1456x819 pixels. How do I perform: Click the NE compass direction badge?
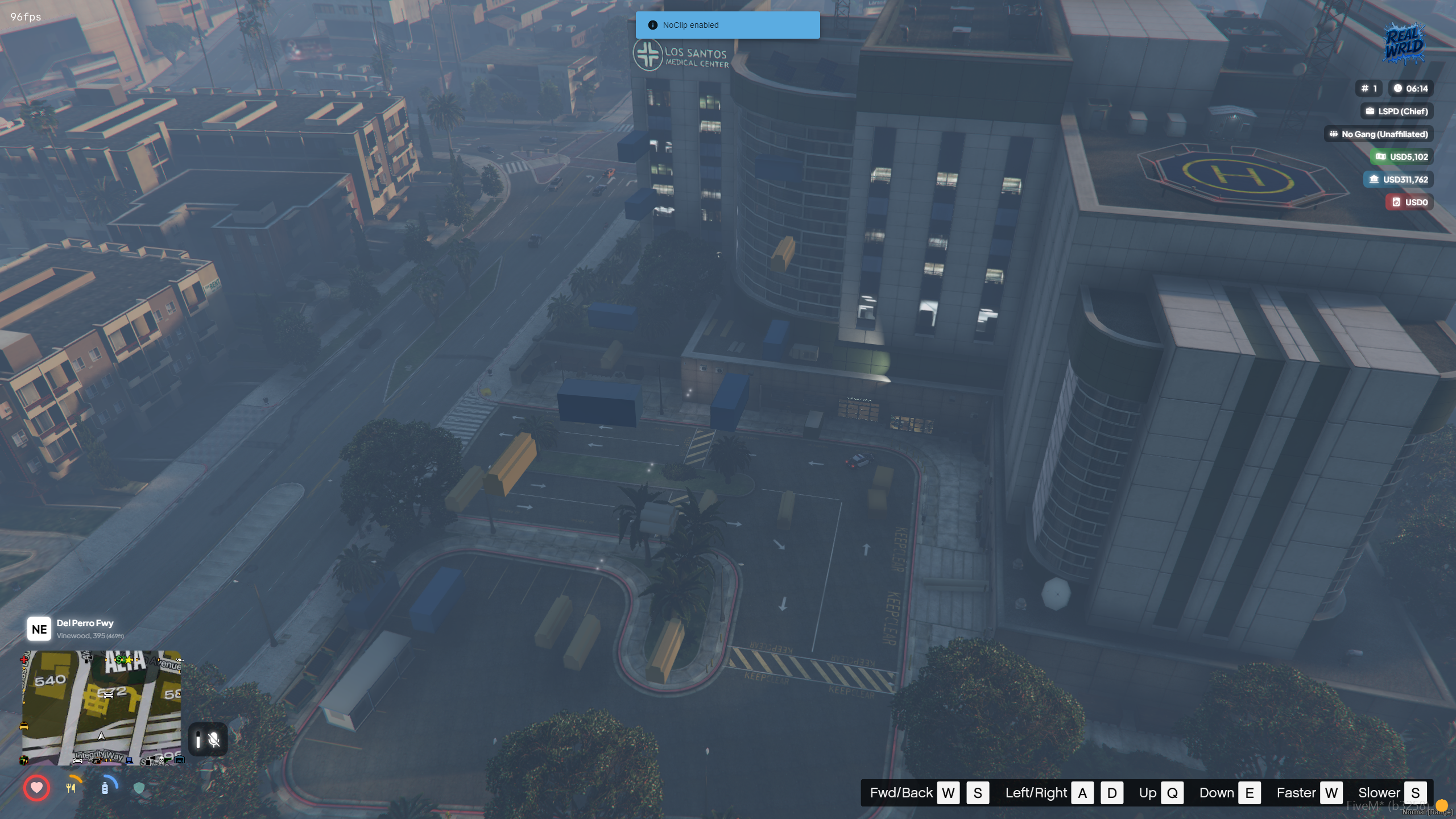[x=39, y=629]
